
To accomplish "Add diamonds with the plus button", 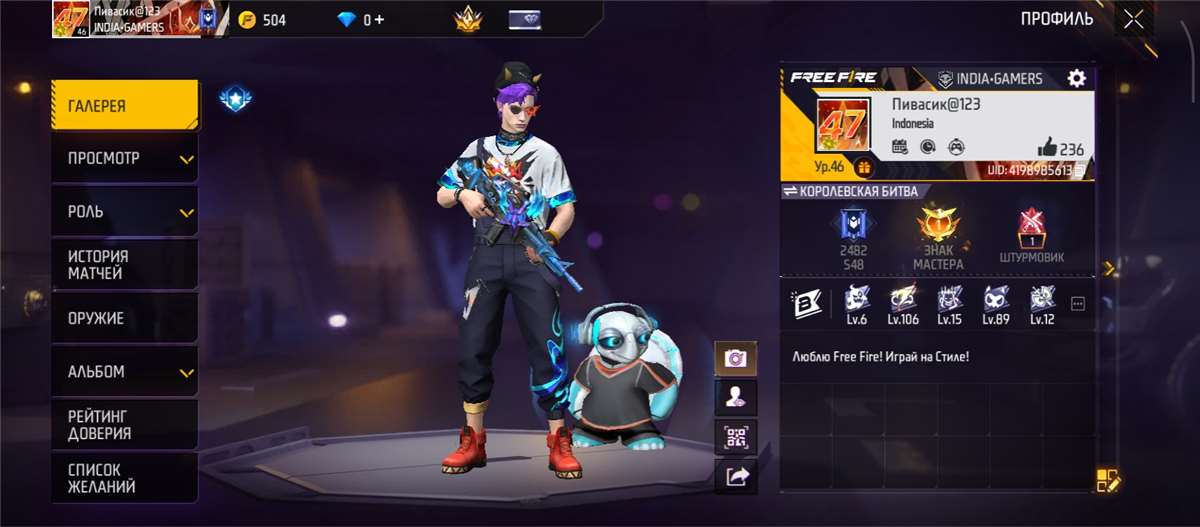I will (378, 19).
